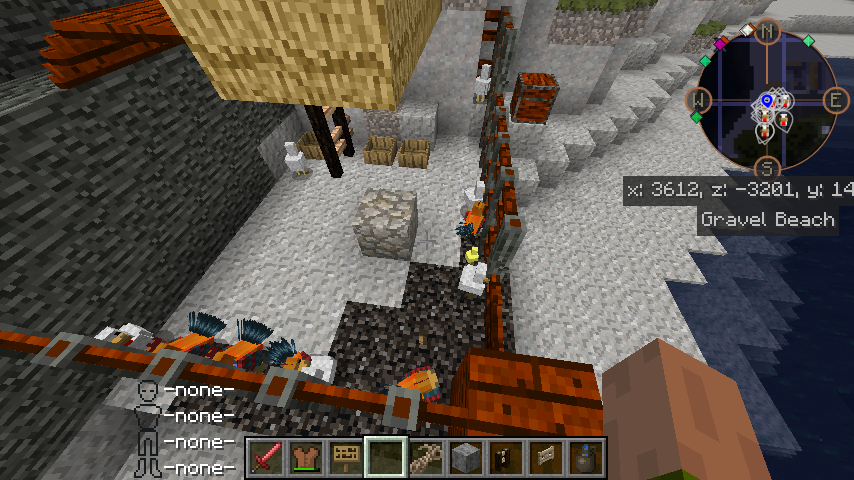Pick the dark book hotbar slot
854x480 pixels.
click(505, 457)
